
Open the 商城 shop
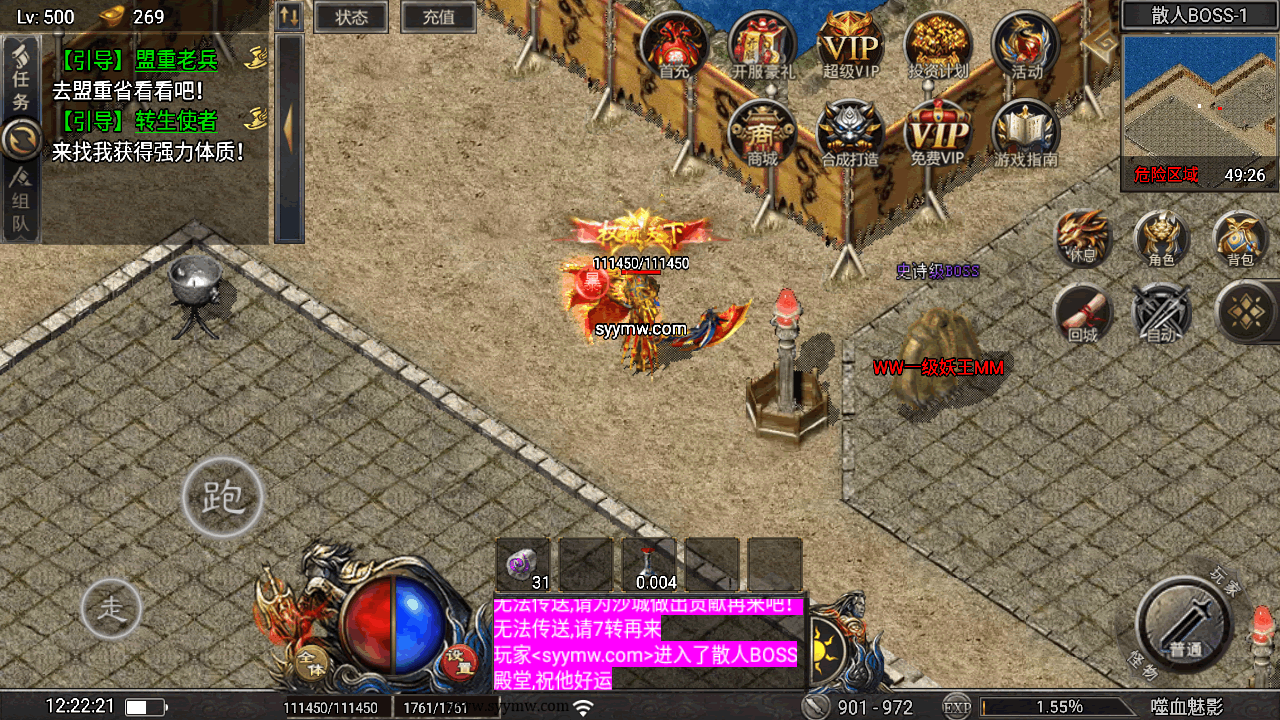point(762,133)
